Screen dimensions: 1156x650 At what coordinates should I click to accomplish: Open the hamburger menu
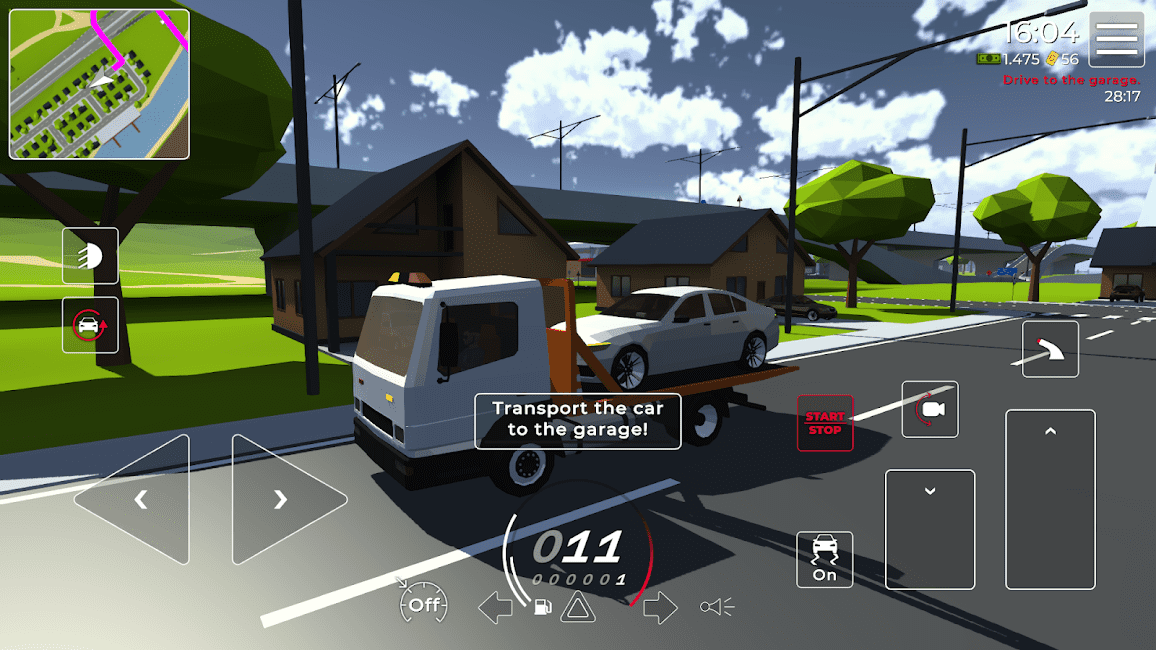(x=1116, y=40)
